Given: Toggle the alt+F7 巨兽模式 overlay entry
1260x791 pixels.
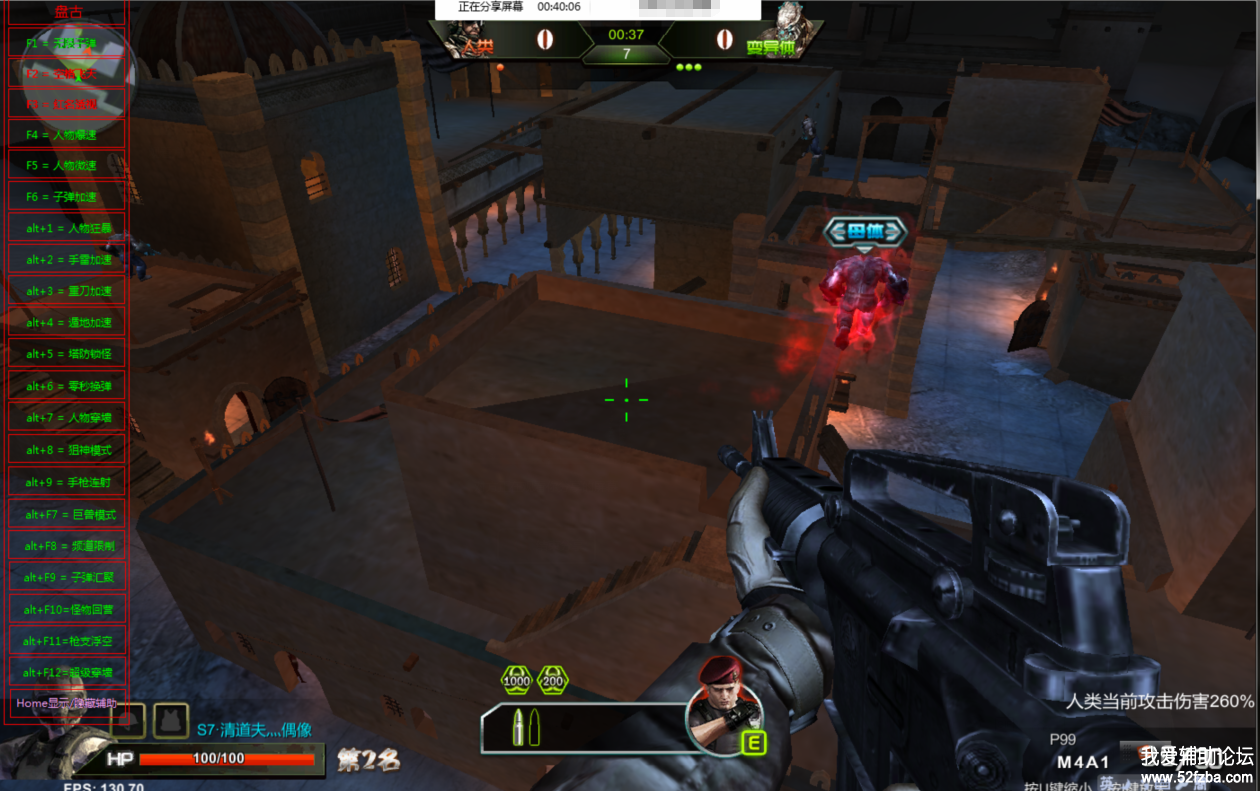Looking at the screenshot, I should tap(68, 514).
